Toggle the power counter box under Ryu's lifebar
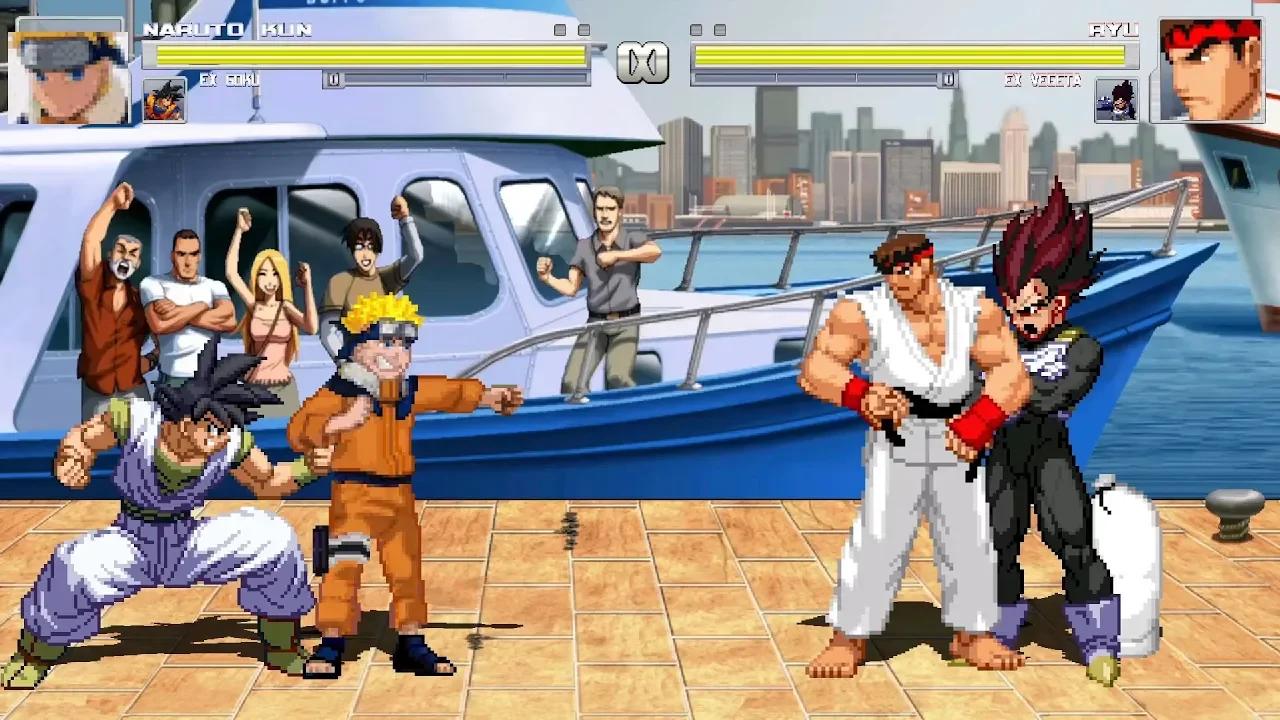Image resolution: width=1280 pixels, height=720 pixels. (948, 77)
